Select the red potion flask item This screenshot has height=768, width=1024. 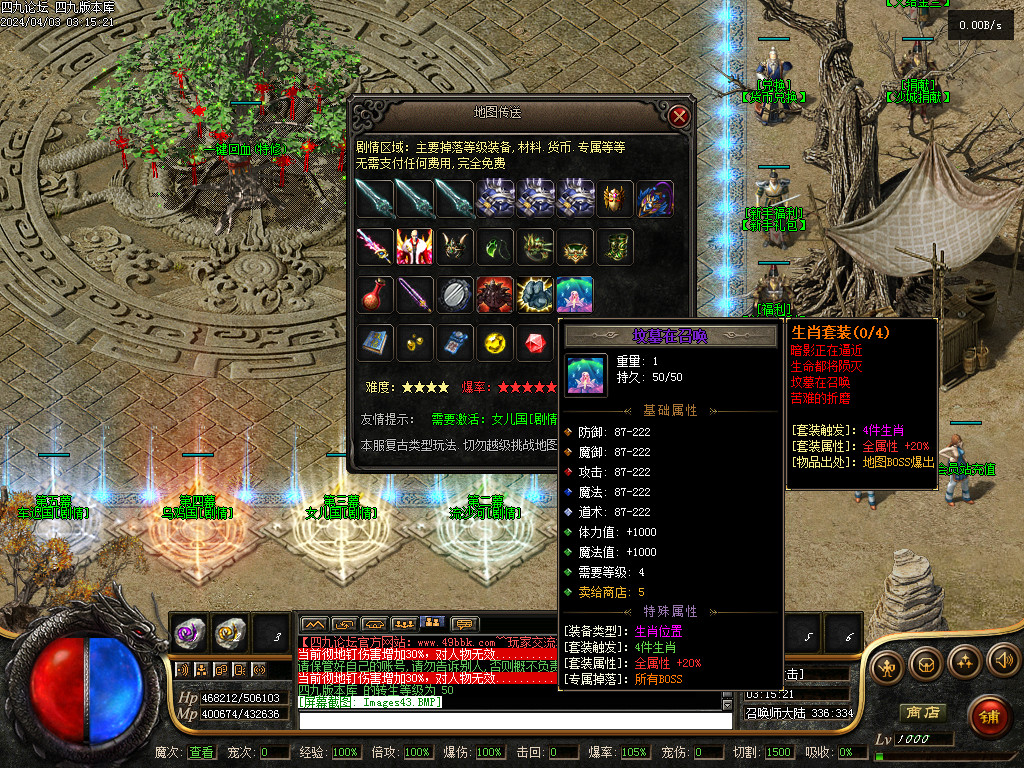pos(375,295)
